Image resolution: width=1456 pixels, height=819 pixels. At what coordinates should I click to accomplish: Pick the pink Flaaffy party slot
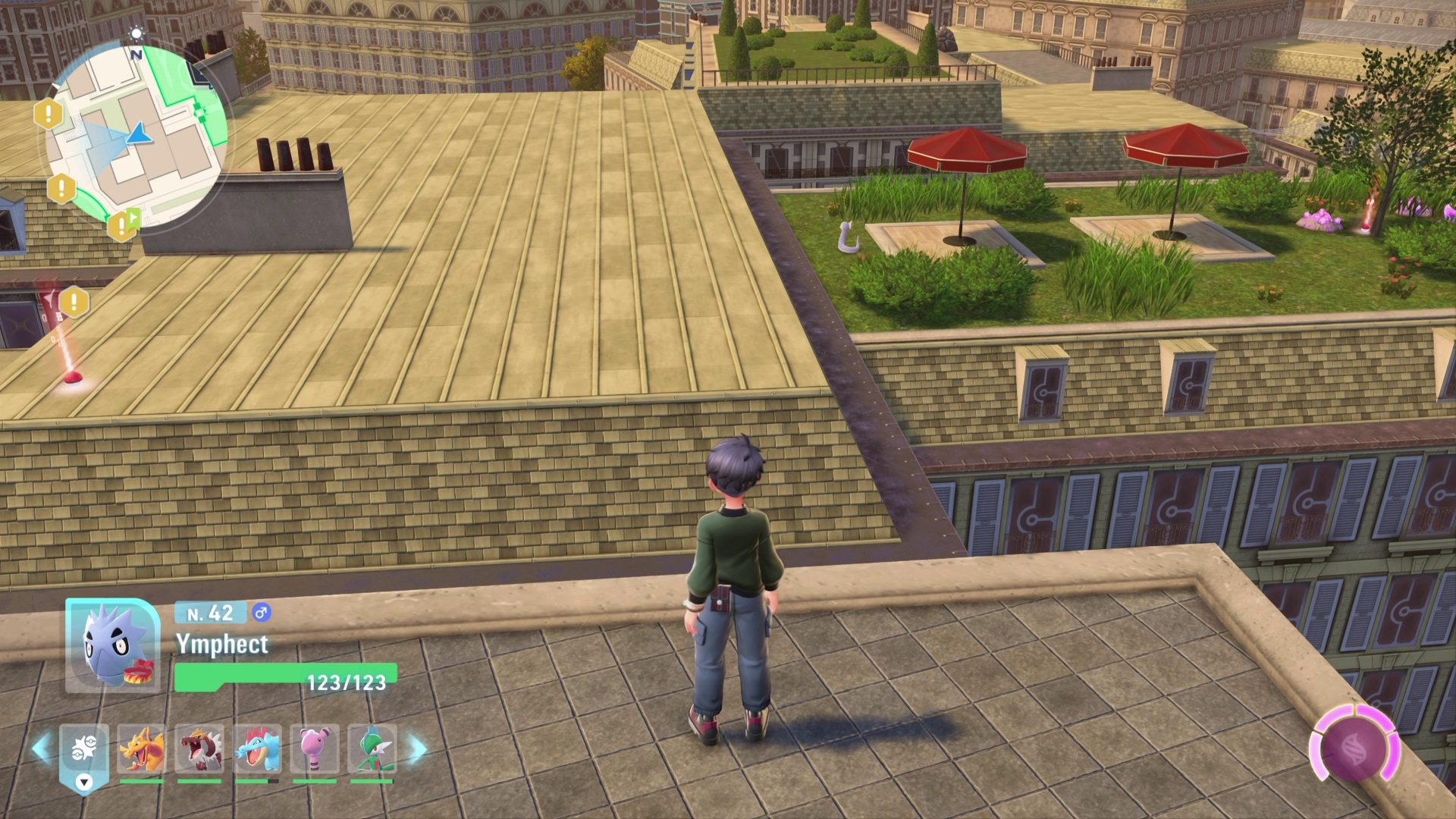click(315, 749)
